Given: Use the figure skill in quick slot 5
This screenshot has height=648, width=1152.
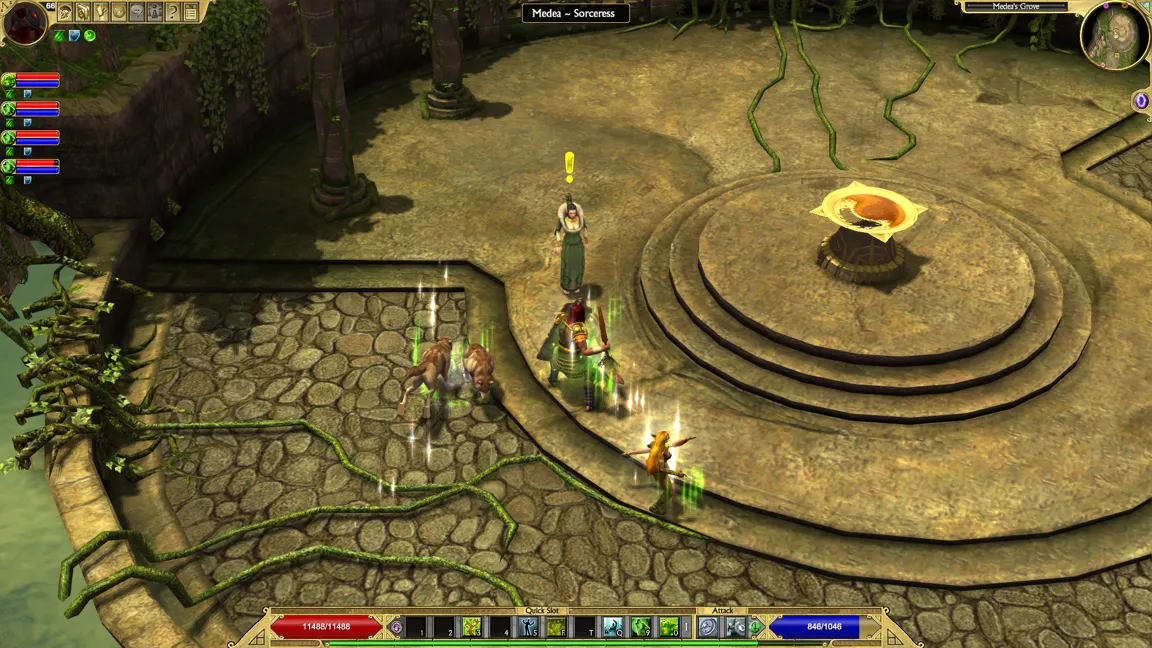Looking at the screenshot, I should [528, 627].
